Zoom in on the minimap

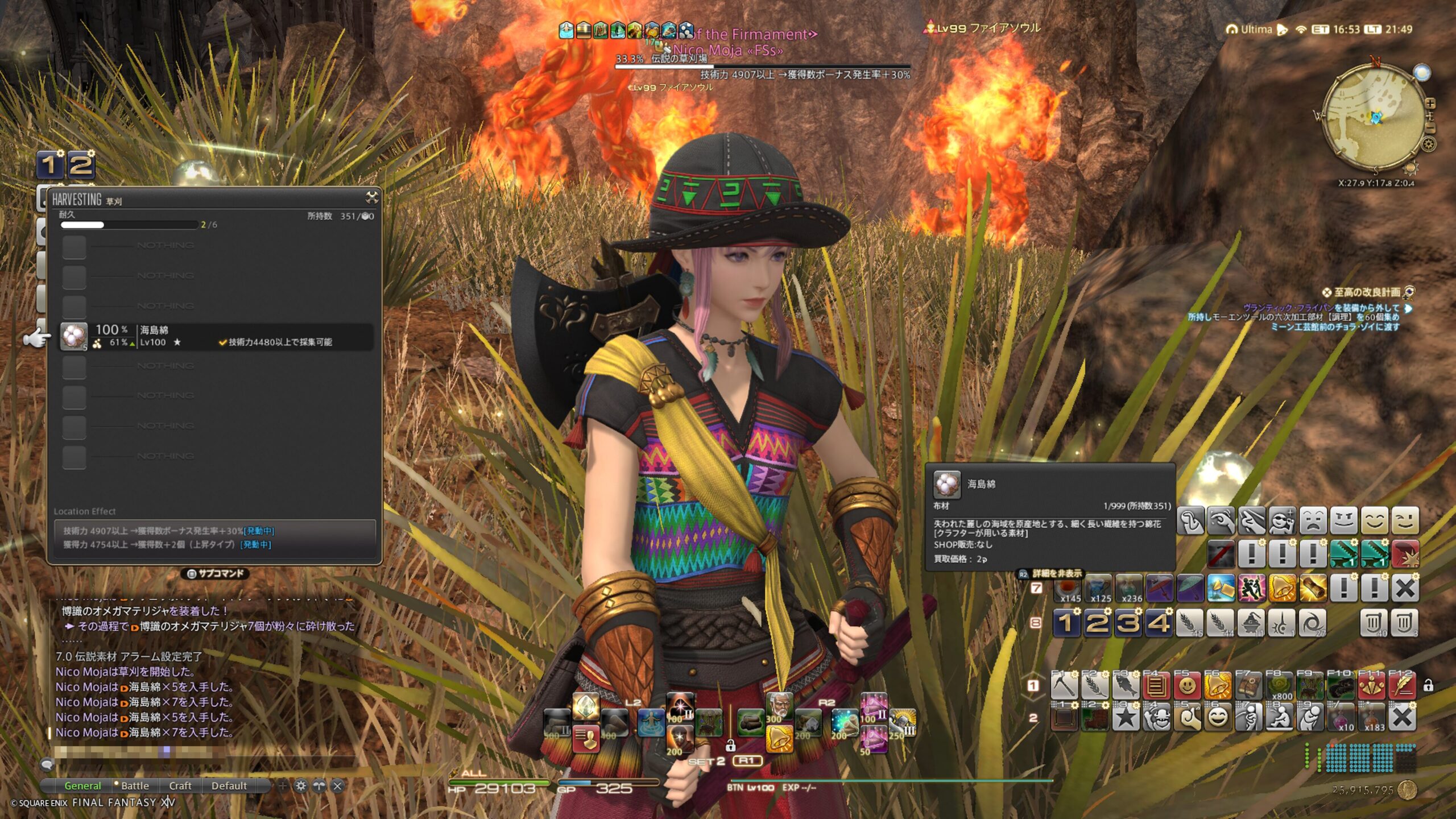[1430, 104]
